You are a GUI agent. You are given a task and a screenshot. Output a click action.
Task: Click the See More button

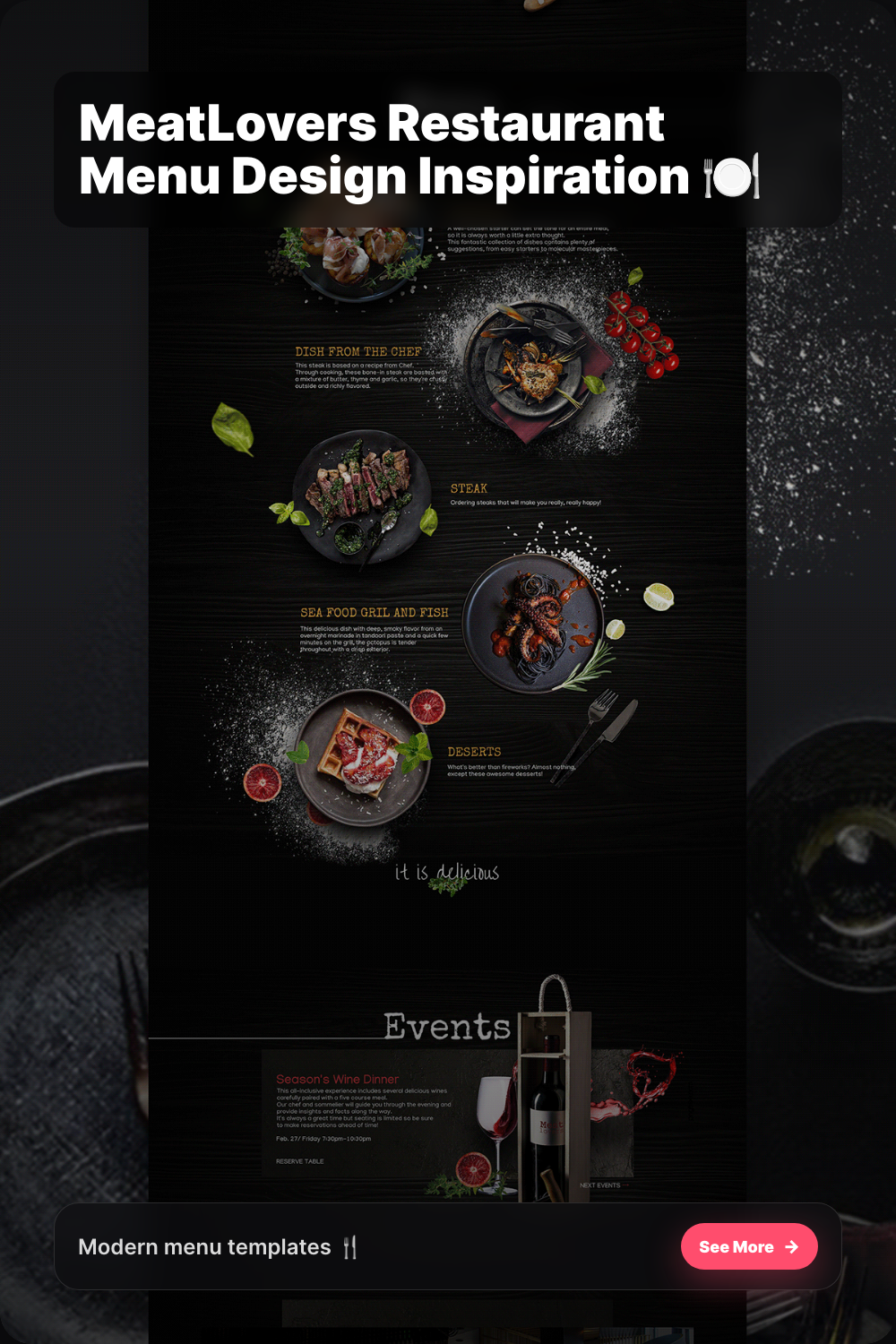748,1246
